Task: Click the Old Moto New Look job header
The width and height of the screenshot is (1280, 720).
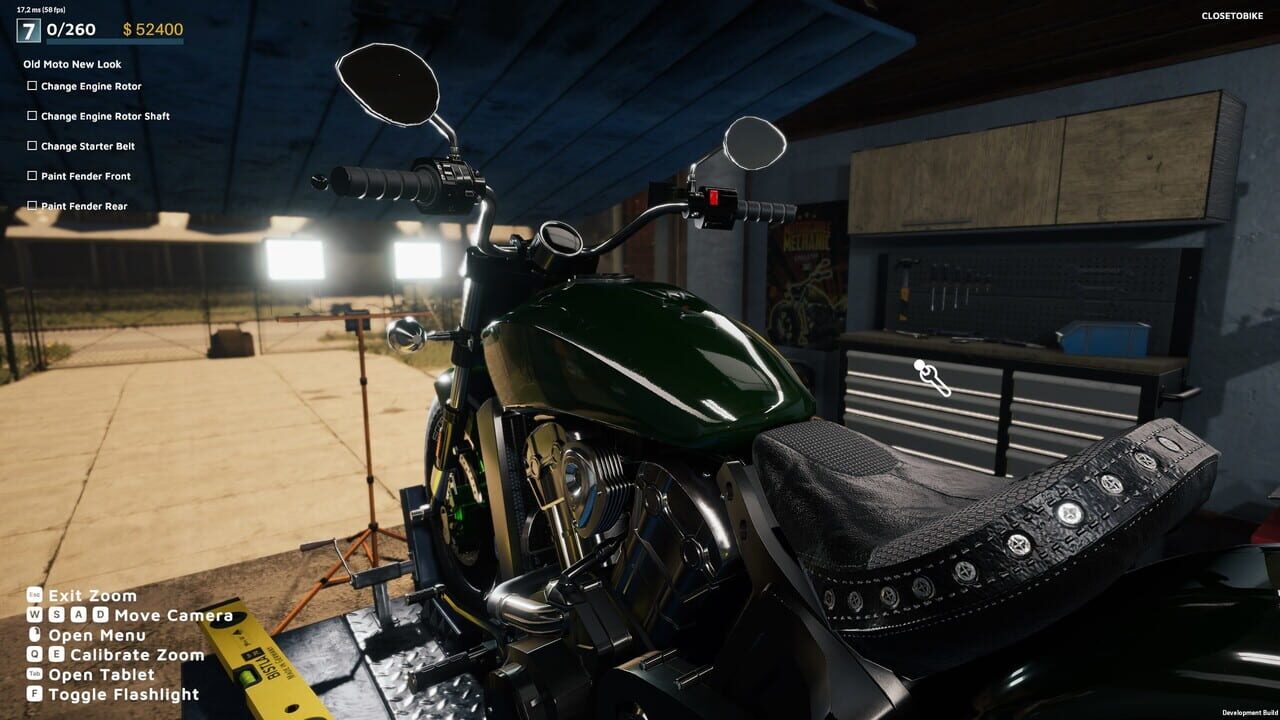Action: (x=70, y=63)
